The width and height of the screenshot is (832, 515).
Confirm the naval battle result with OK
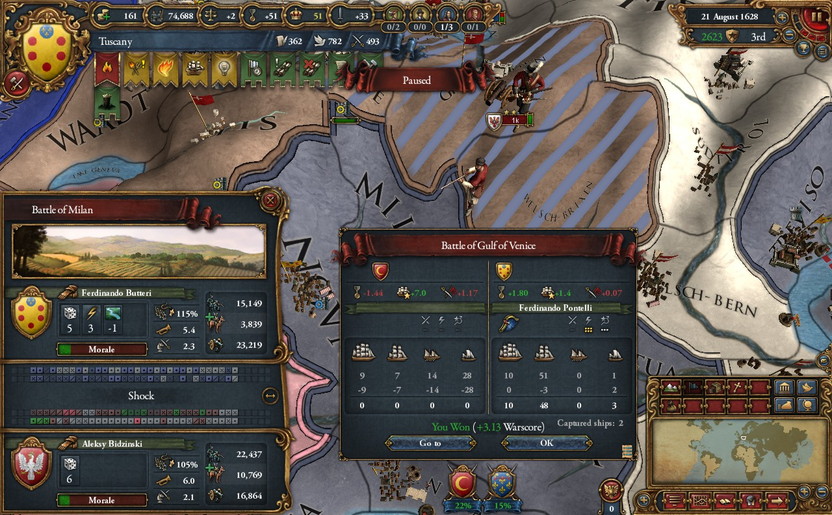click(x=546, y=442)
